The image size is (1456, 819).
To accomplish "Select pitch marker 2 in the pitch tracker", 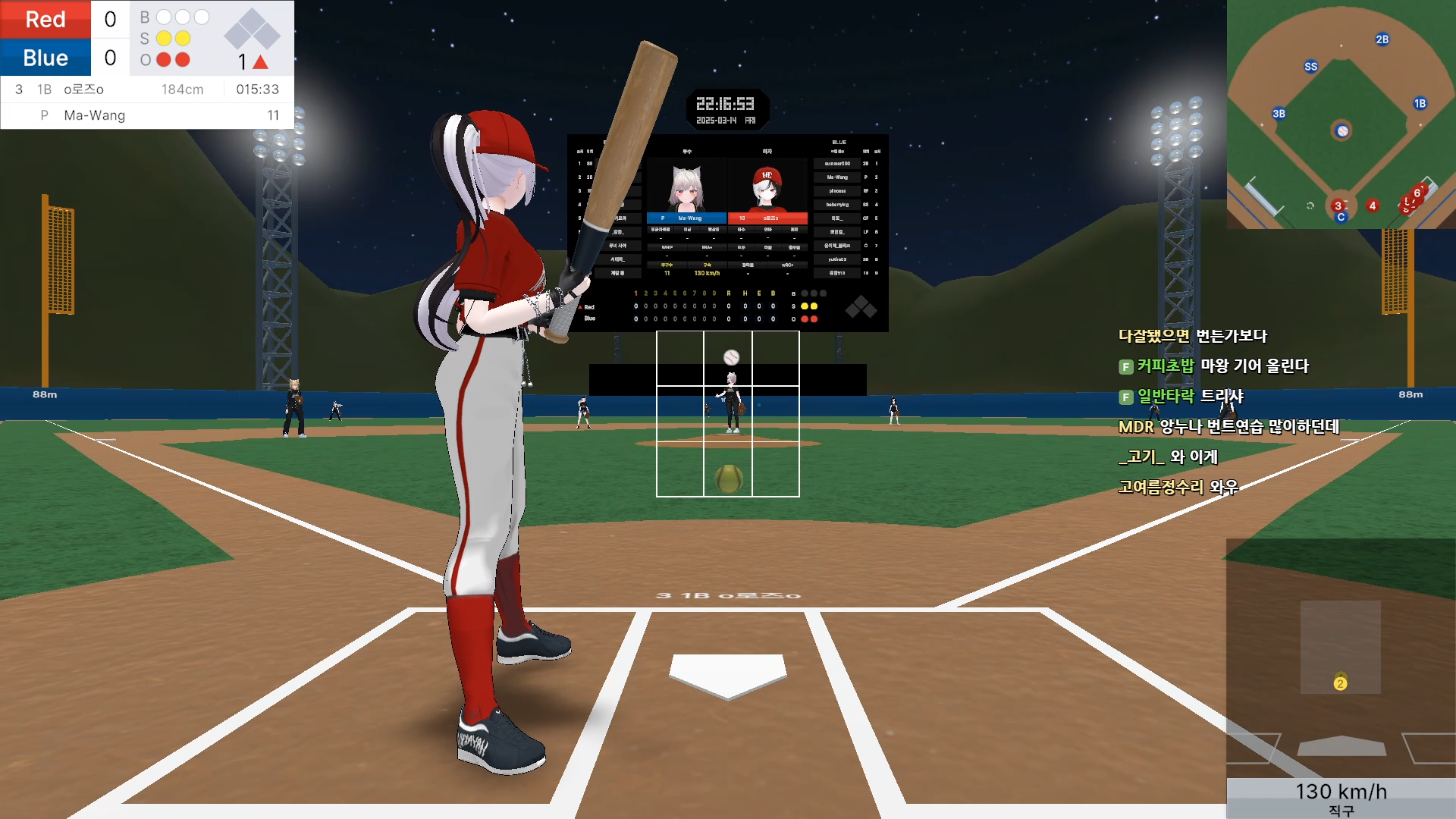I will 1341,683.
